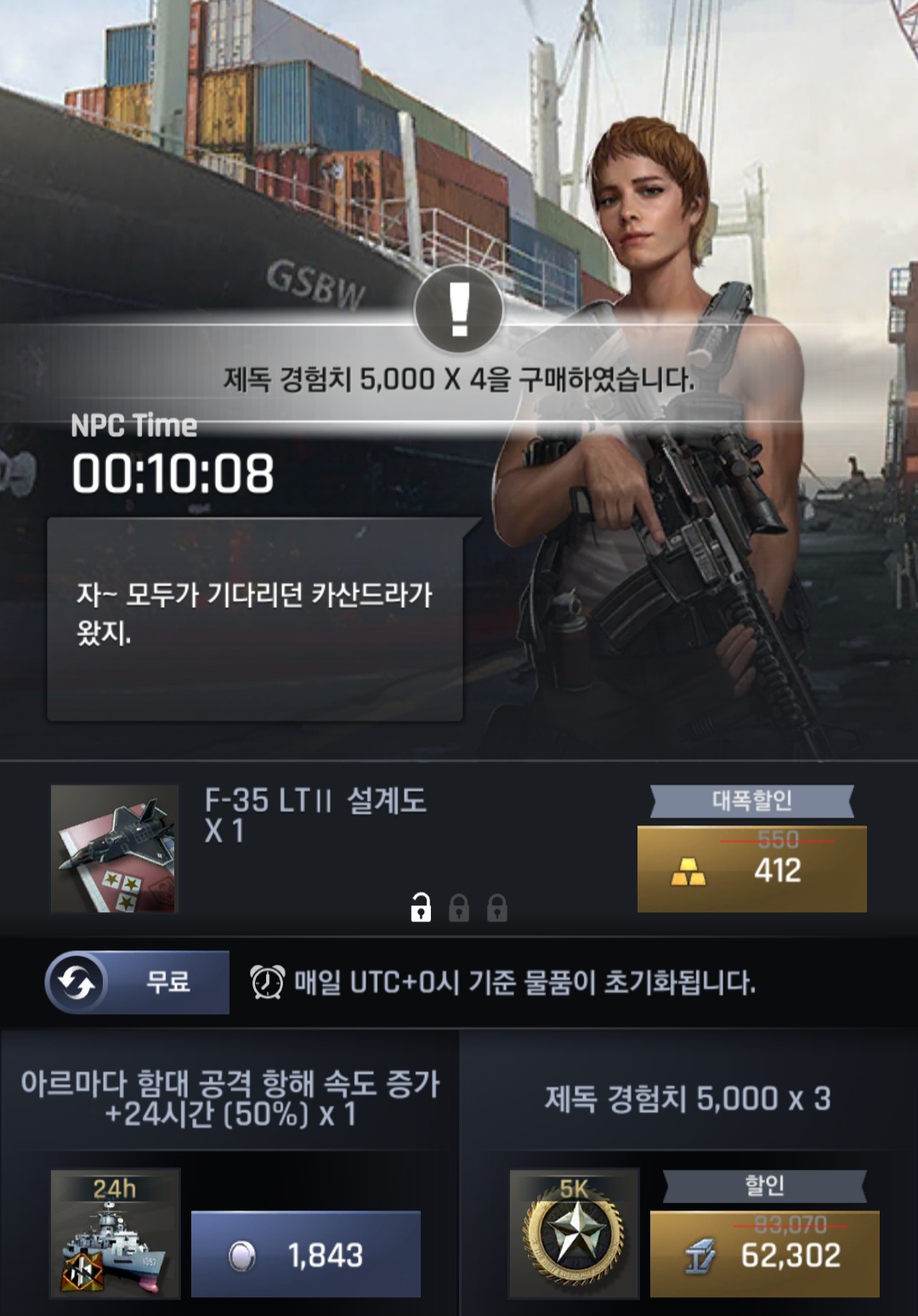The height and width of the screenshot is (1316, 918).
Task: Tap the 24h armada speed-up item icon
Action: [x=115, y=1233]
